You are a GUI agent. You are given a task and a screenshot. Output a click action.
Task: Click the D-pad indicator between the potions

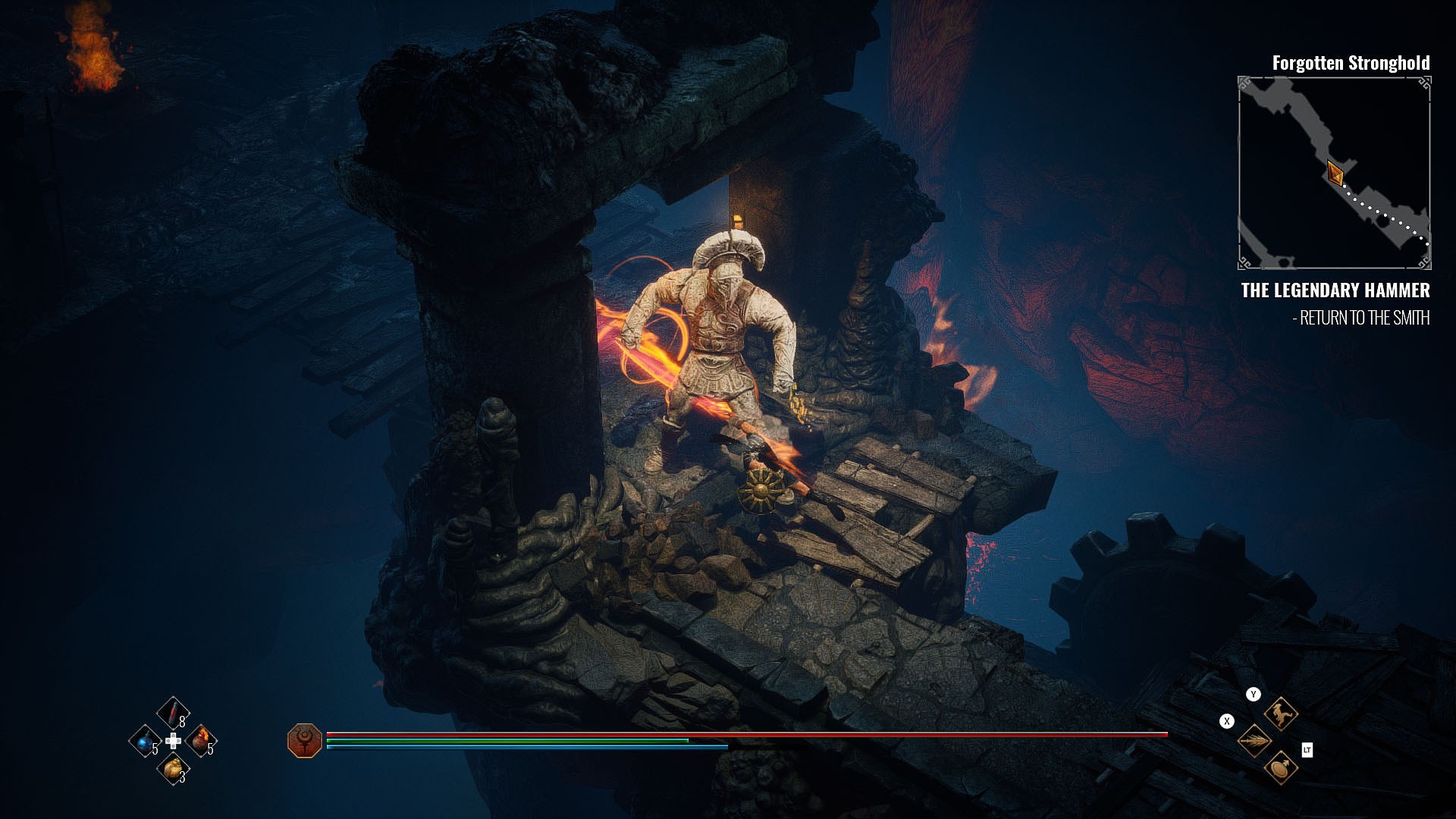pos(173,741)
